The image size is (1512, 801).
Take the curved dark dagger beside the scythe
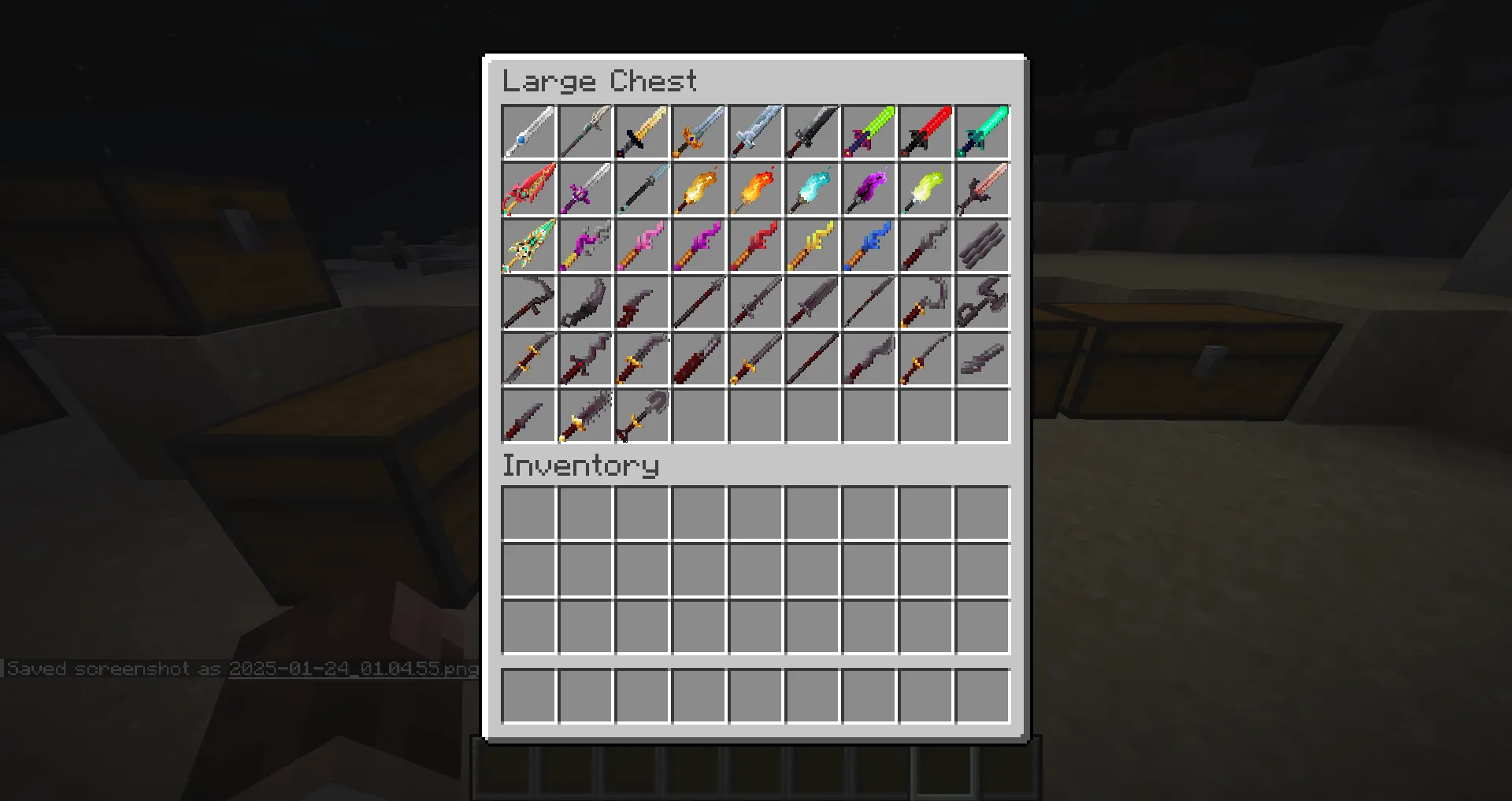[x=585, y=302]
